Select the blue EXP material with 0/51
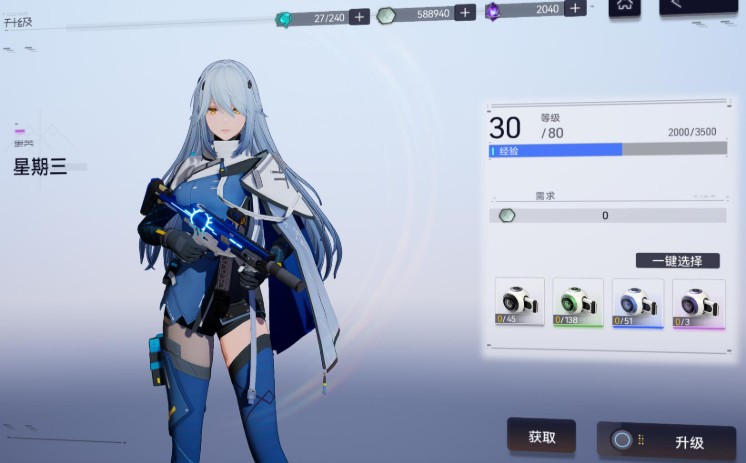 click(637, 302)
